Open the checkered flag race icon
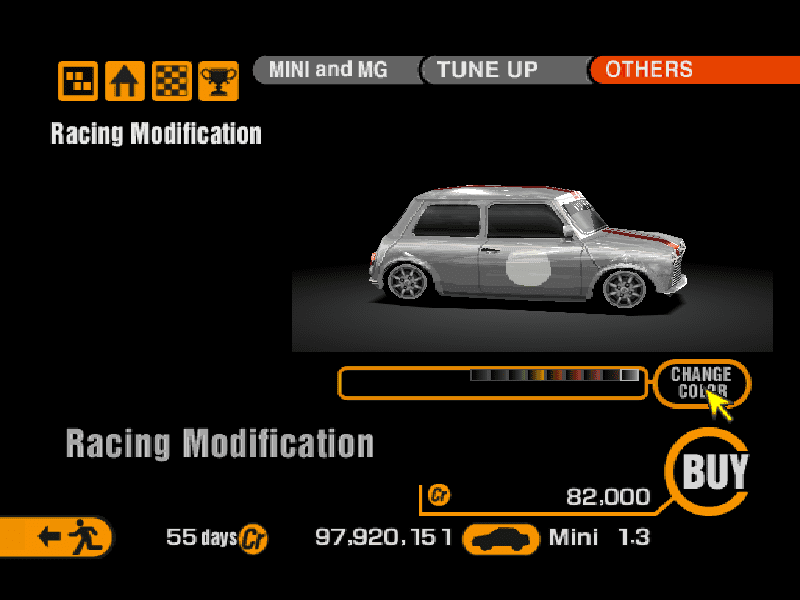800x600 pixels. tap(171, 80)
